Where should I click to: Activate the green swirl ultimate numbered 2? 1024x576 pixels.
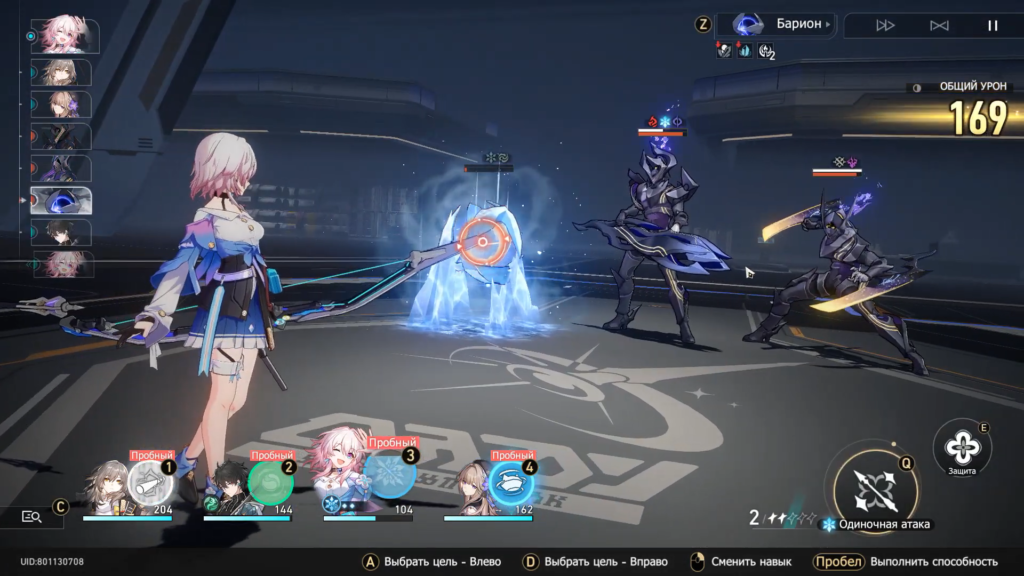[x=271, y=483]
